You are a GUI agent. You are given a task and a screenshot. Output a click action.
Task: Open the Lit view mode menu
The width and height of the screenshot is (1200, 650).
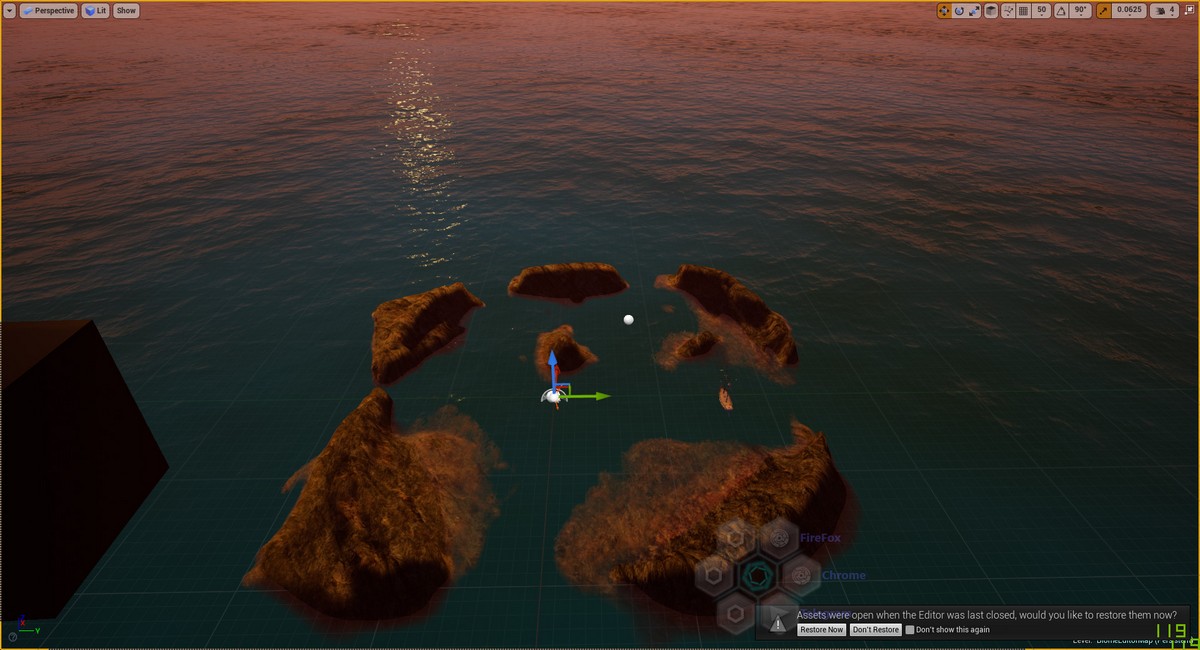[x=96, y=10]
